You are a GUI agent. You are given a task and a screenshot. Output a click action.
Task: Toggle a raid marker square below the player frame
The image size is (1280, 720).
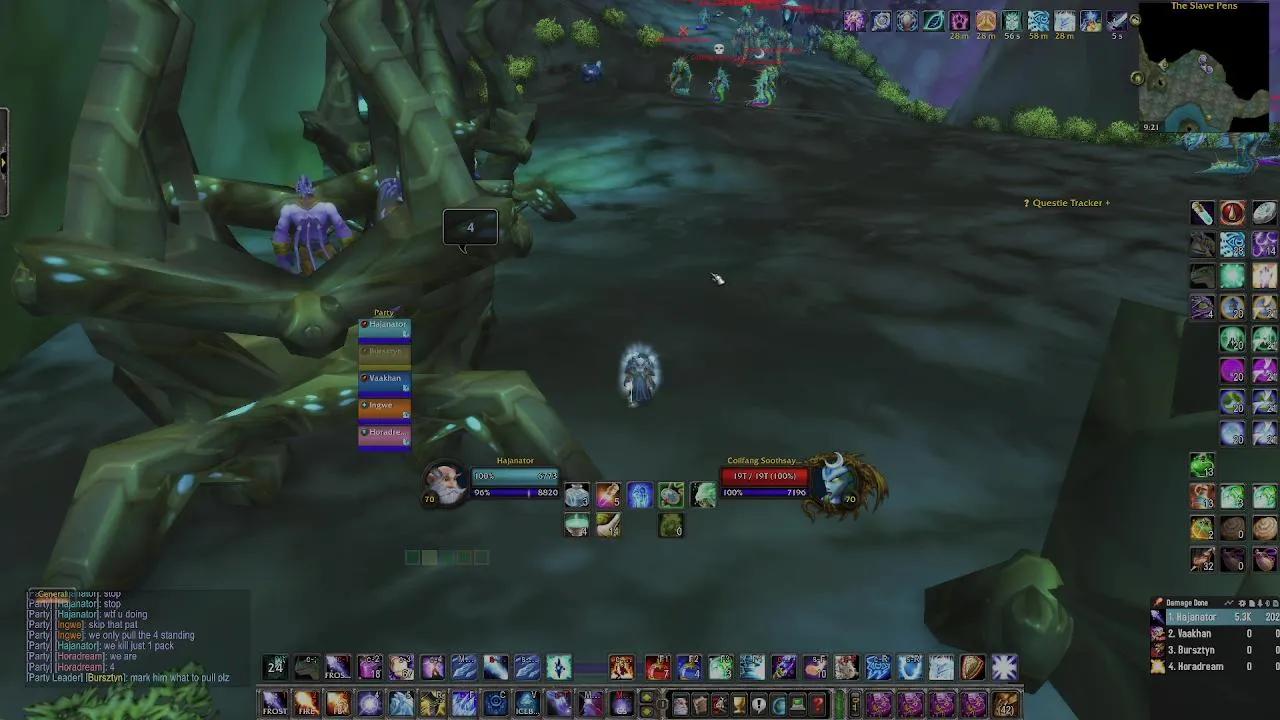pyautogui.click(x=413, y=557)
